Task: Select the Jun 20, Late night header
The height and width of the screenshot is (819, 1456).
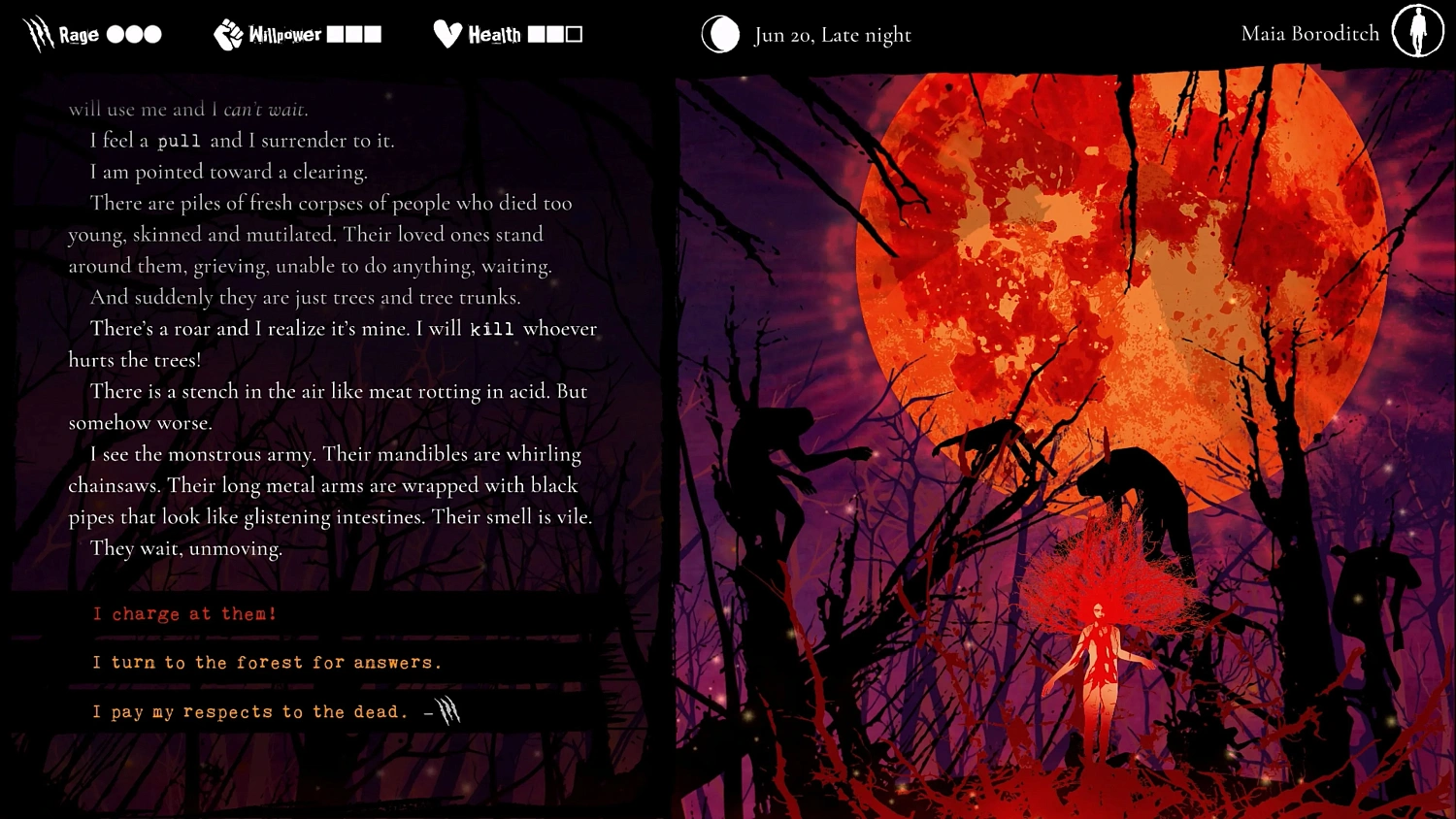Action: (x=832, y=34)
